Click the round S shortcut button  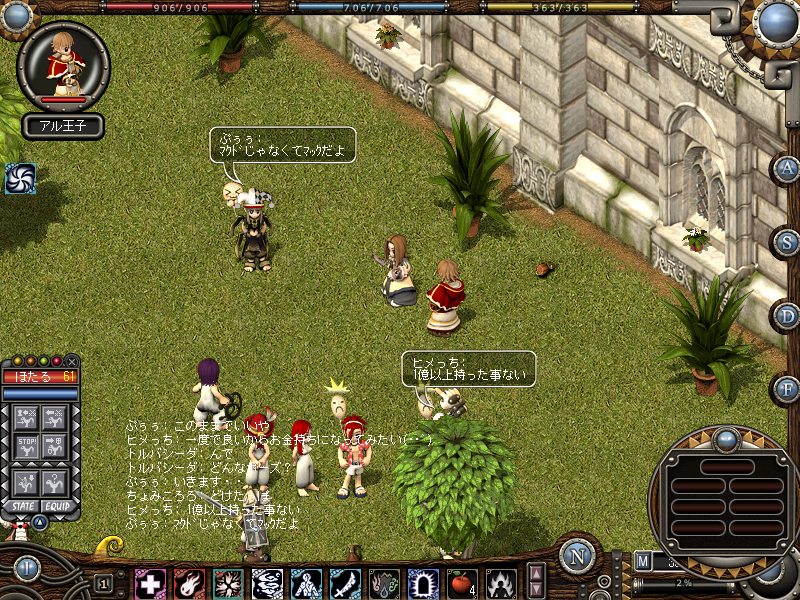coord(786,241)
